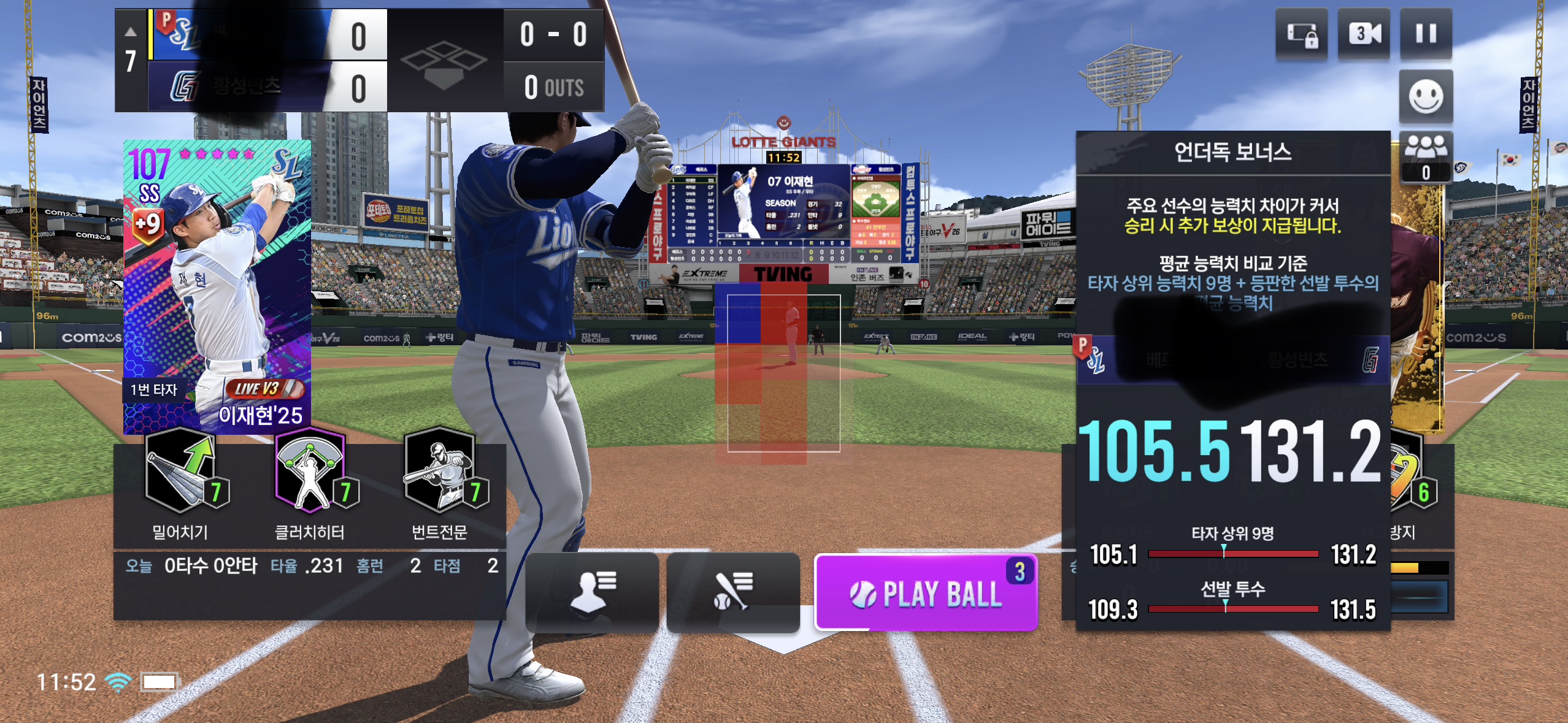Open the spectators group icon
Viewport: 1568px width, 723px height.
click(1426, 156)
